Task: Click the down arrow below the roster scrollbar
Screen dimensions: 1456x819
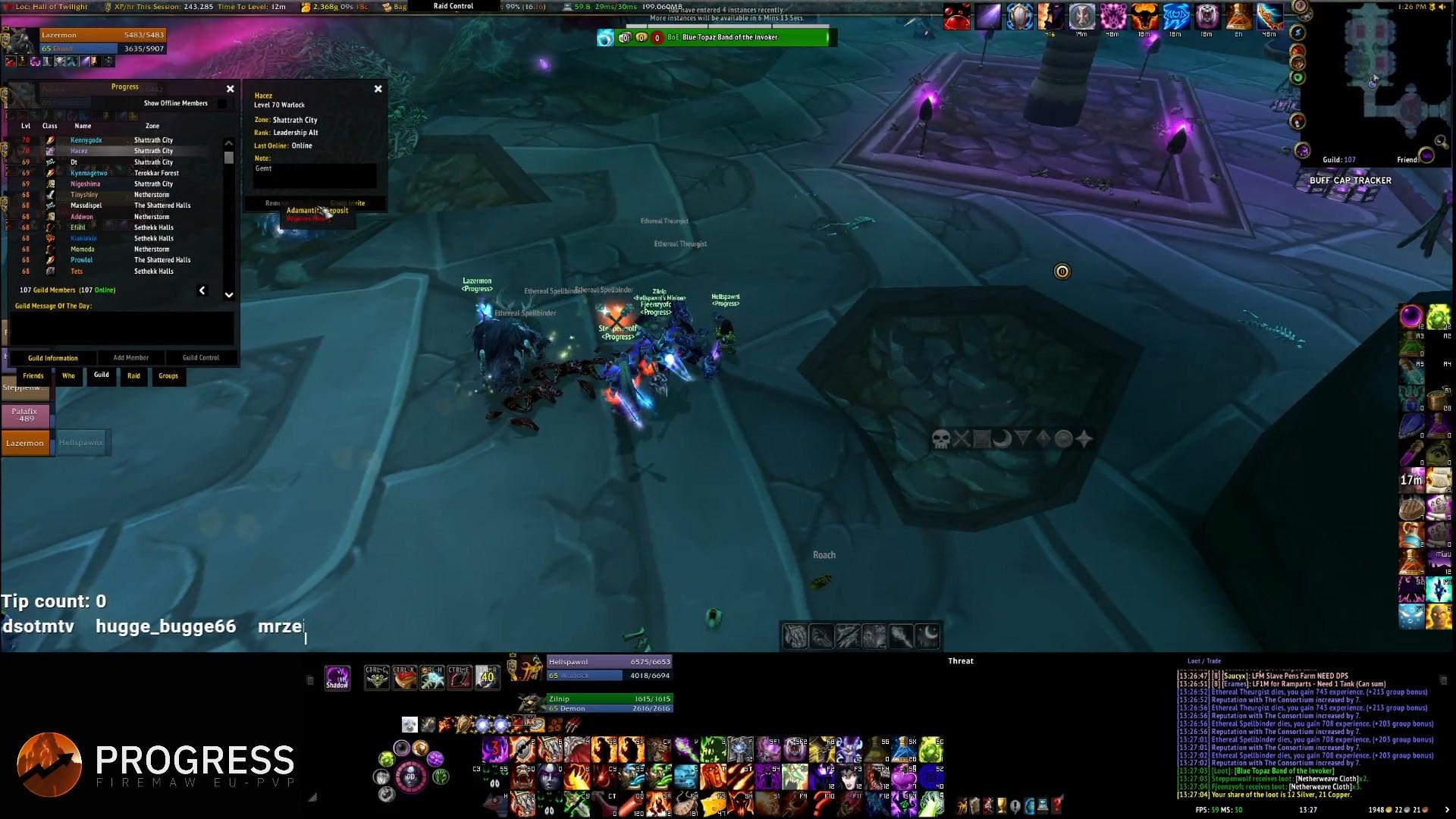Action: point(228,295)
